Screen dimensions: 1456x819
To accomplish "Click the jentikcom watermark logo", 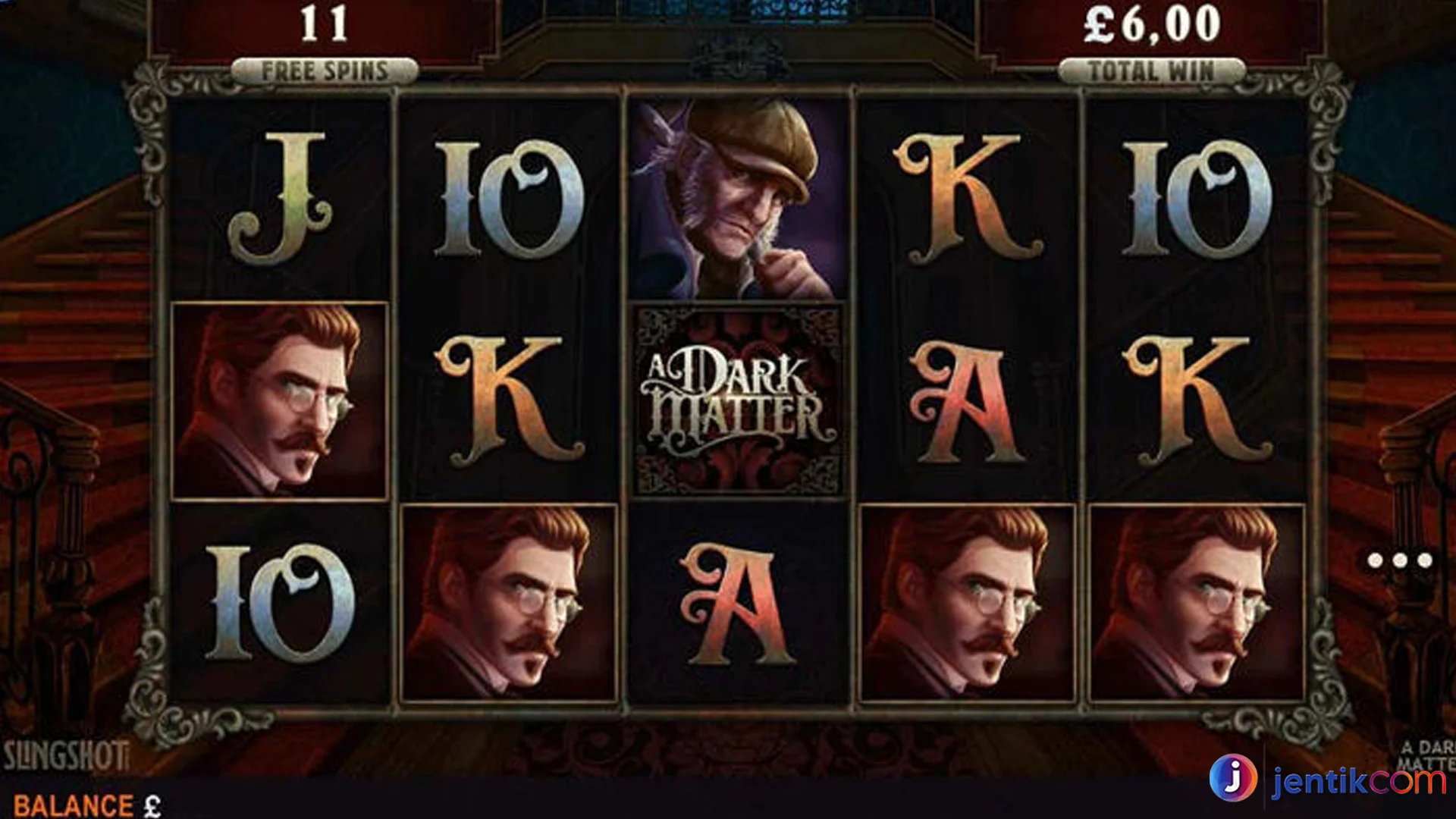I will [1327, 779].
